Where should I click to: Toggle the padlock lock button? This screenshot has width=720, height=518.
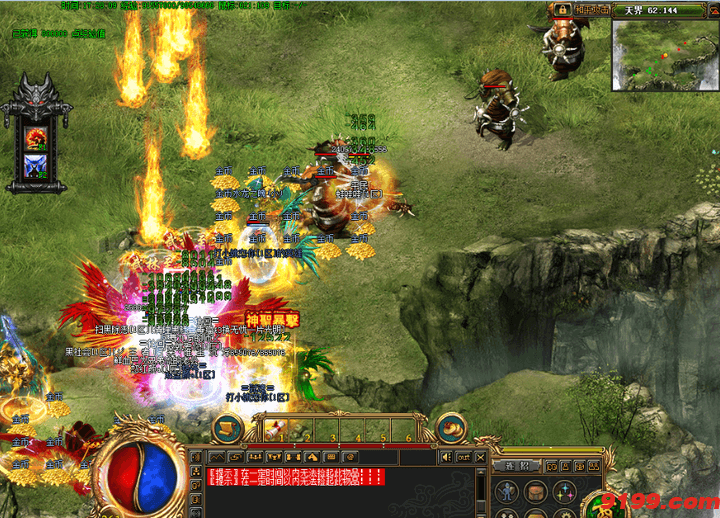click(x=562, y=10)
